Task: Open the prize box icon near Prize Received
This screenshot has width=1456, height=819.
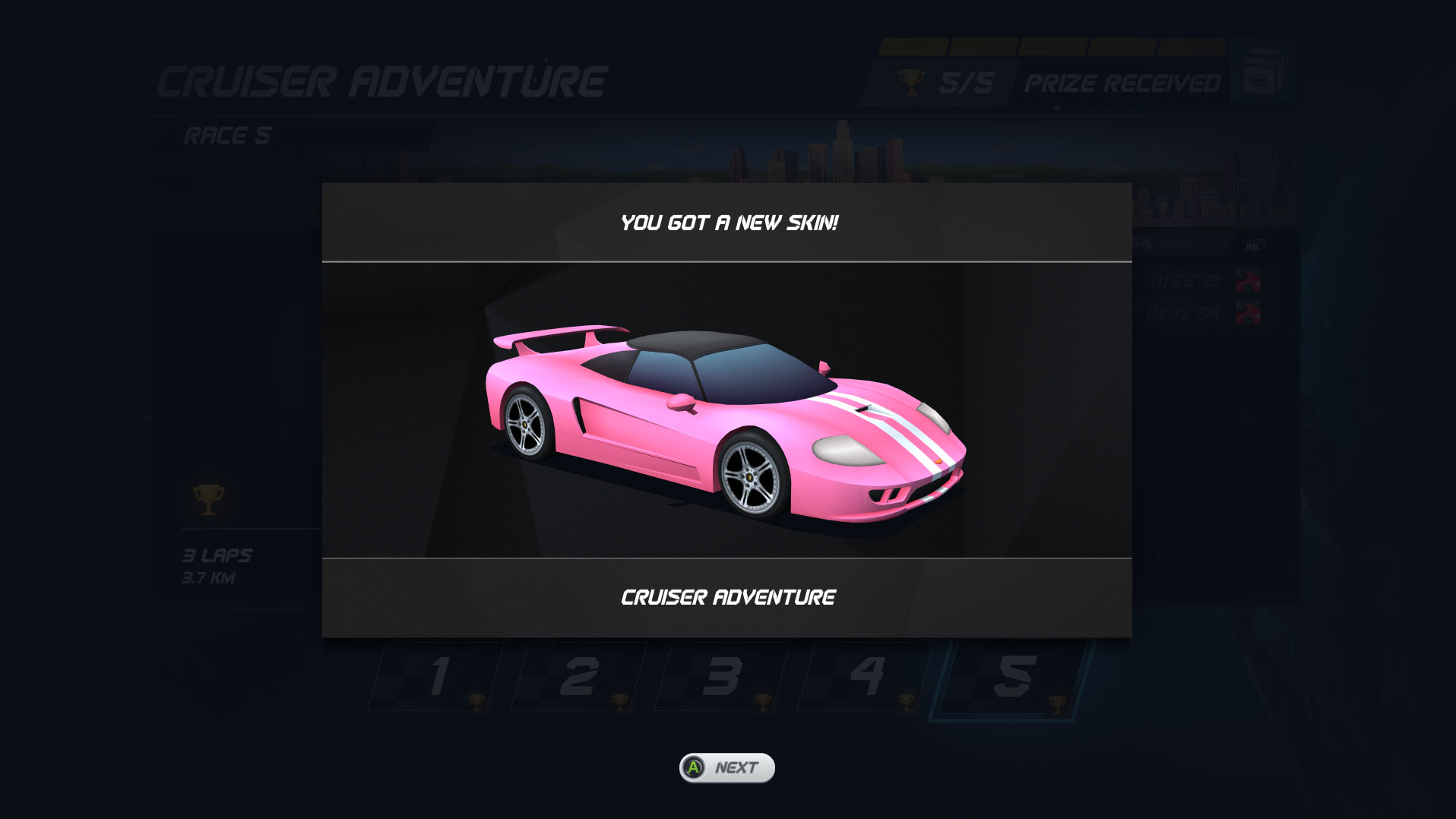Action: 1263,72
